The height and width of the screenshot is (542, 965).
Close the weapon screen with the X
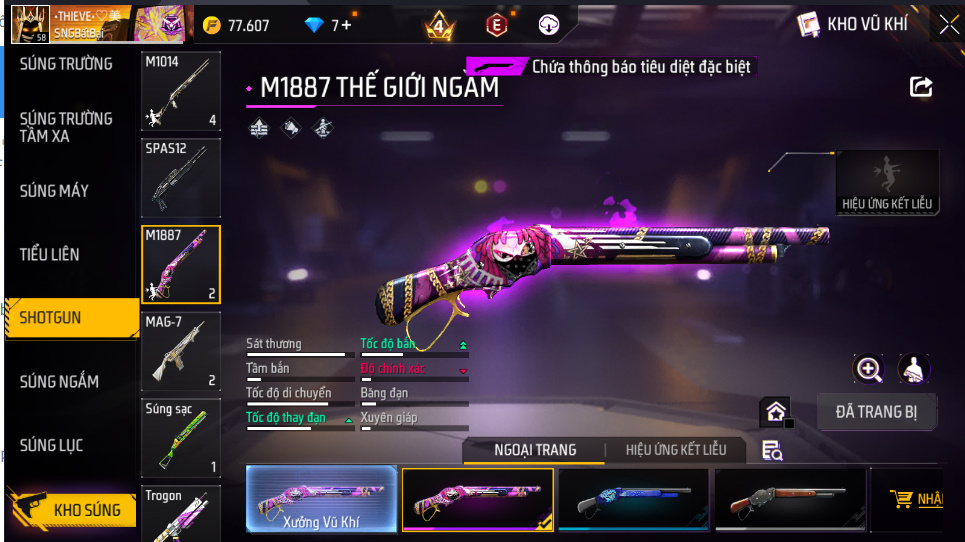click(x=947, y=24)
